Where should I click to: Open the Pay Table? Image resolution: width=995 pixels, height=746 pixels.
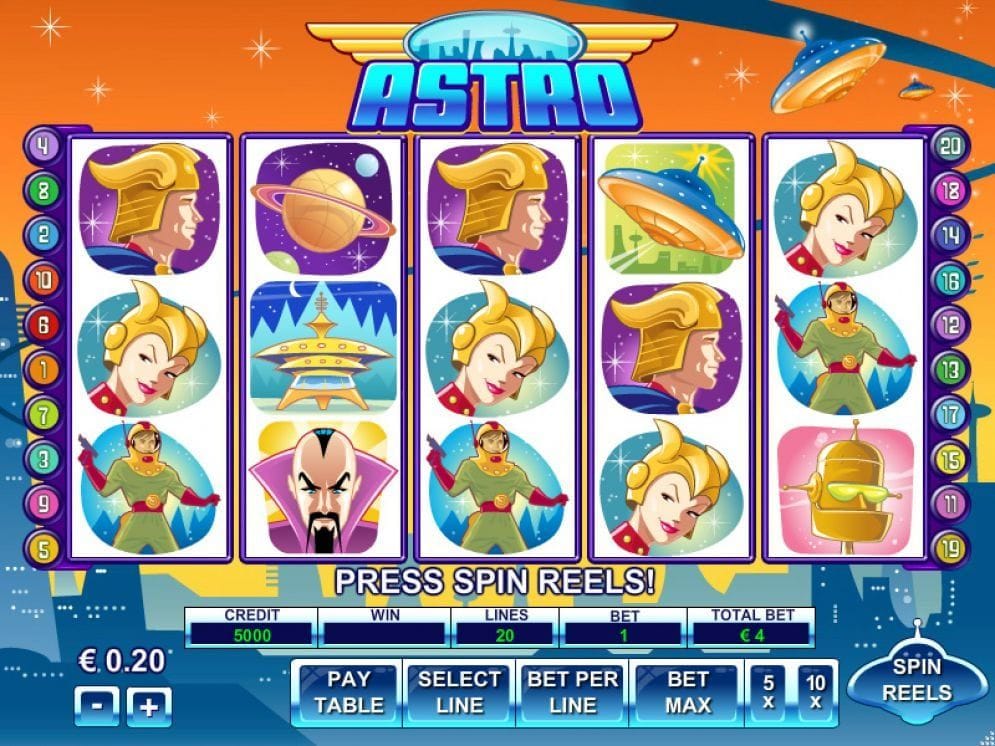coord(348,691)
